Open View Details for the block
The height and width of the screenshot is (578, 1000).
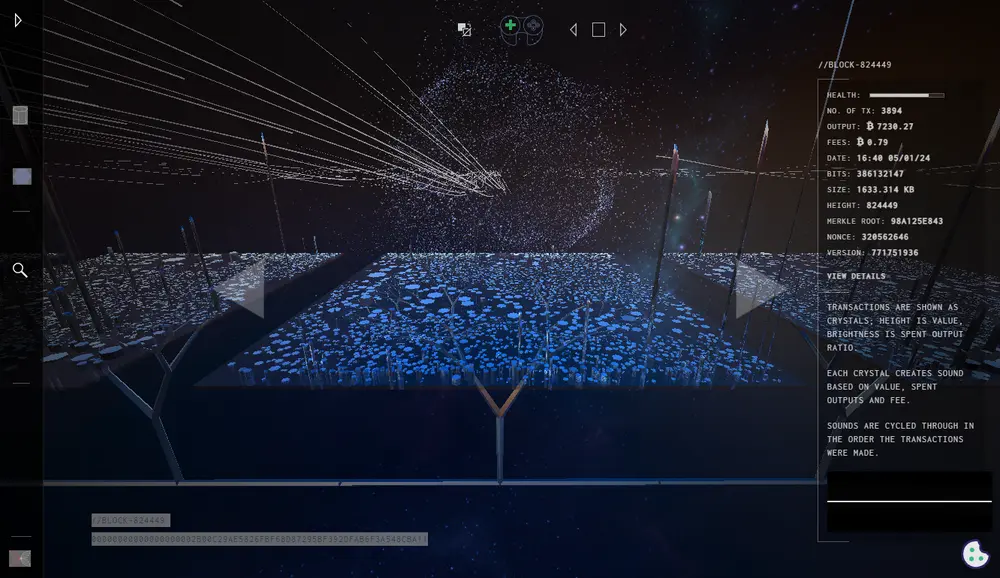tap(856, 276)
